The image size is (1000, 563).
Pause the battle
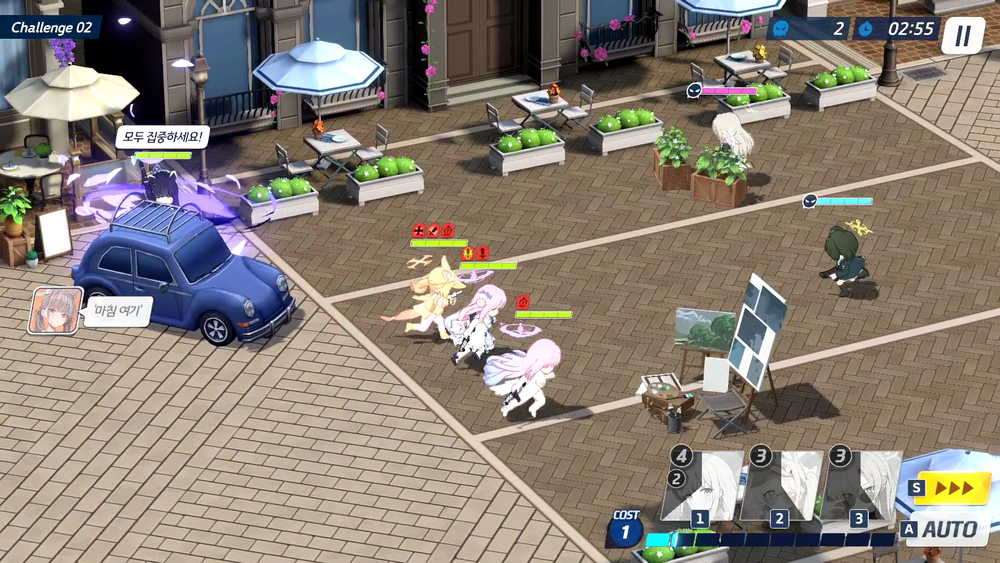962,36
